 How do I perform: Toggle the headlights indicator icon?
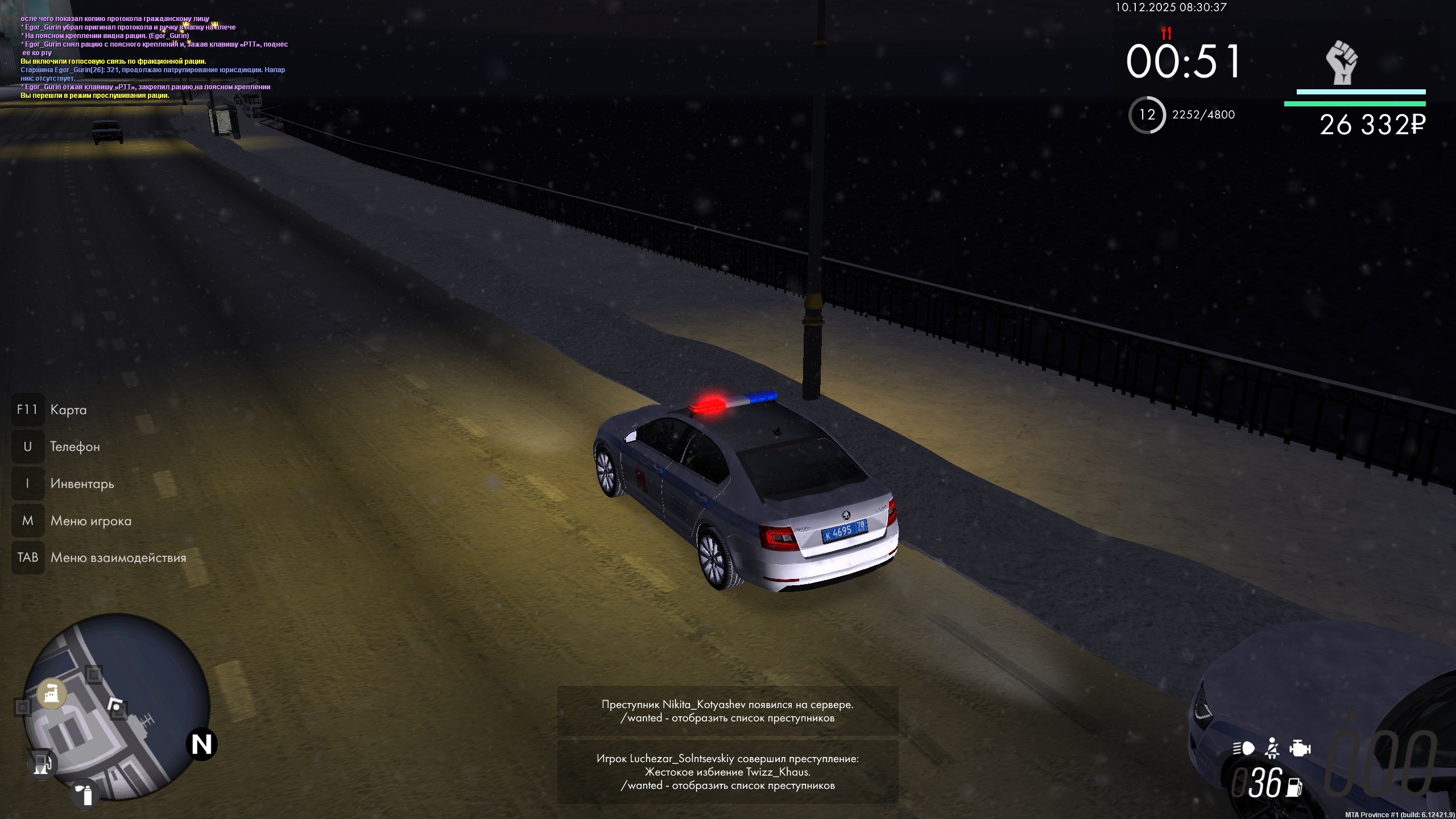coord(1244,748)
